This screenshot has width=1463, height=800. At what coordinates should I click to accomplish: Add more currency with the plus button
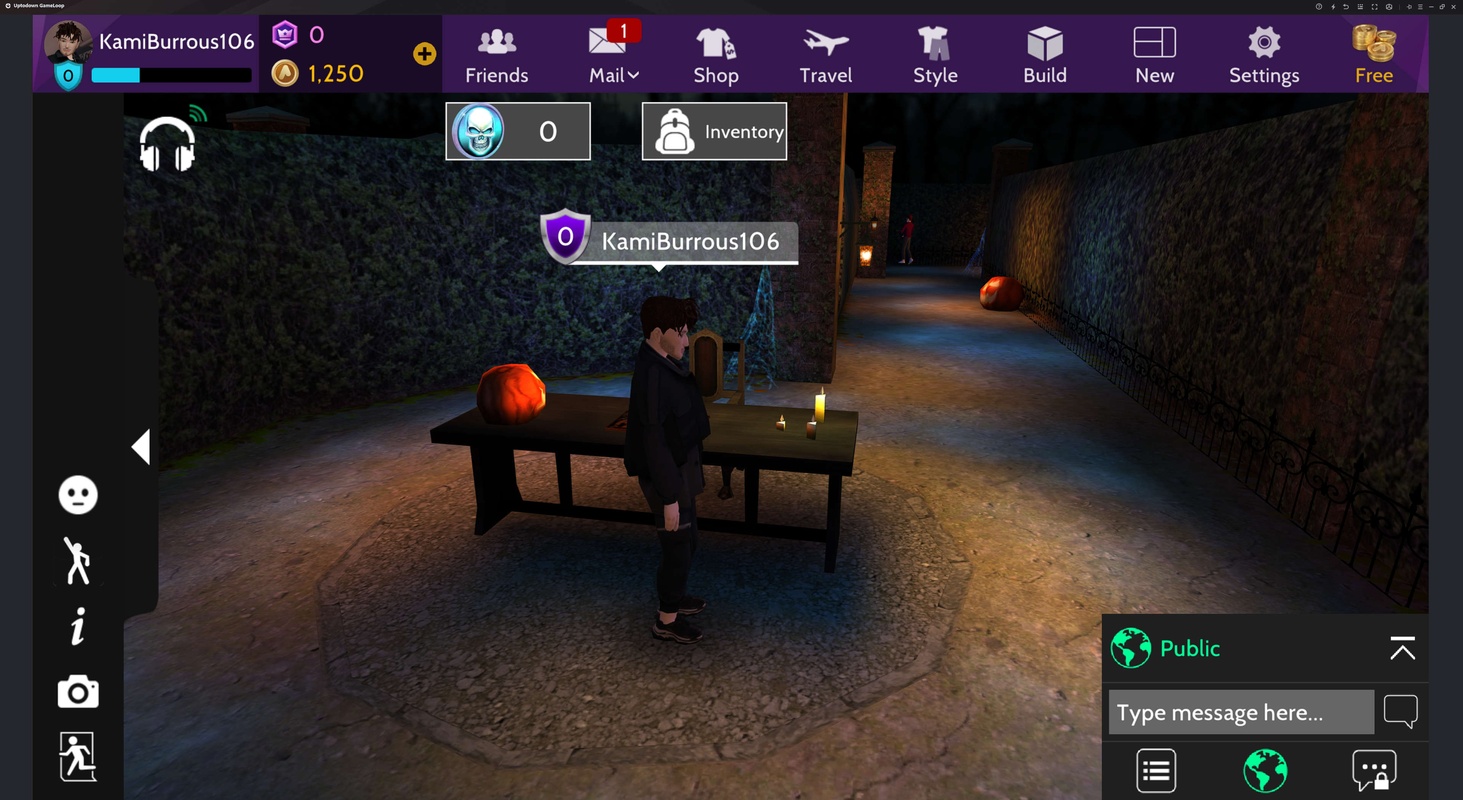click(x=424, y=54)
